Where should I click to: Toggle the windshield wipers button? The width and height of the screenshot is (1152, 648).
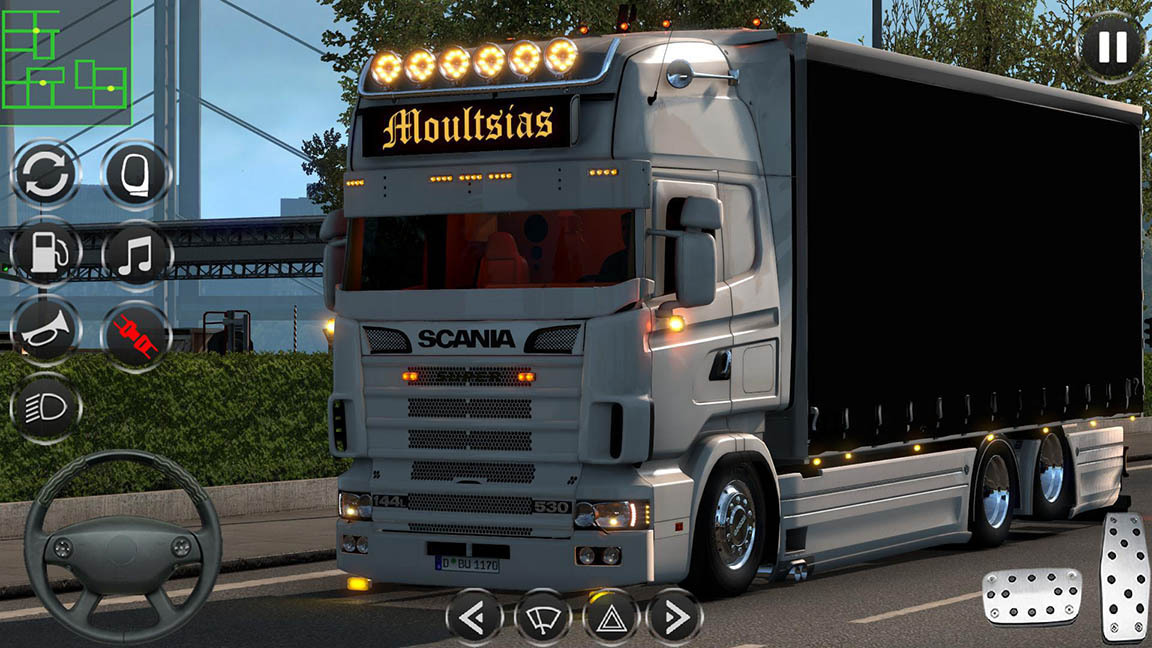(542, 616)
